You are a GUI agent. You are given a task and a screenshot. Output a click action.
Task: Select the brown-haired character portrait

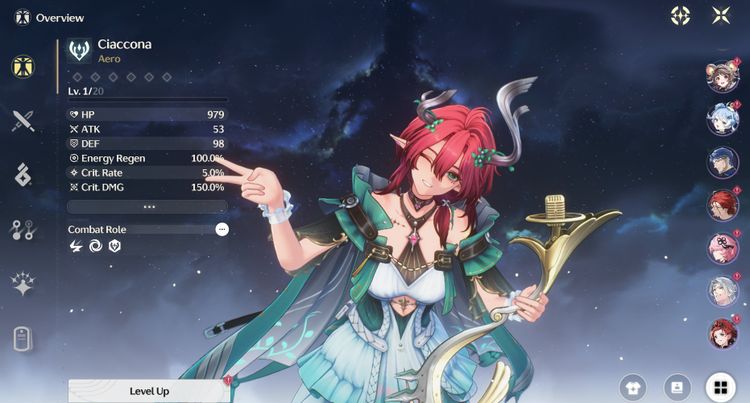coord(722,78)
